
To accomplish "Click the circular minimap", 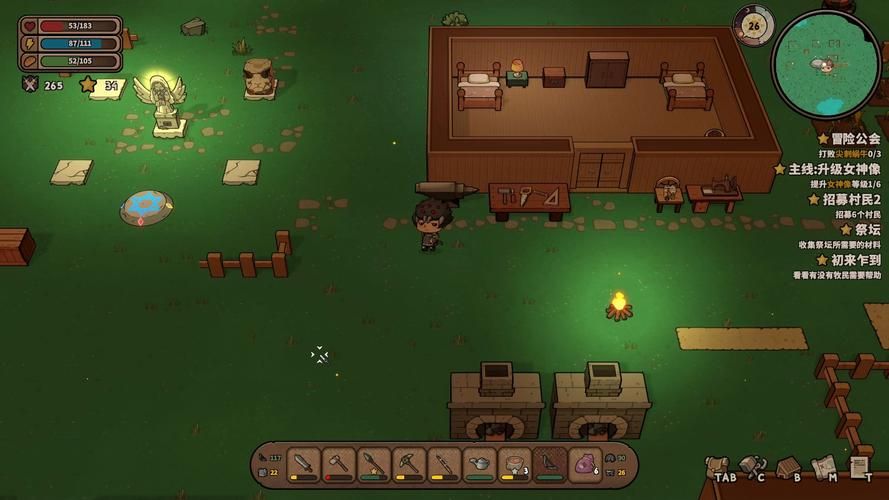I will [825, 63].
